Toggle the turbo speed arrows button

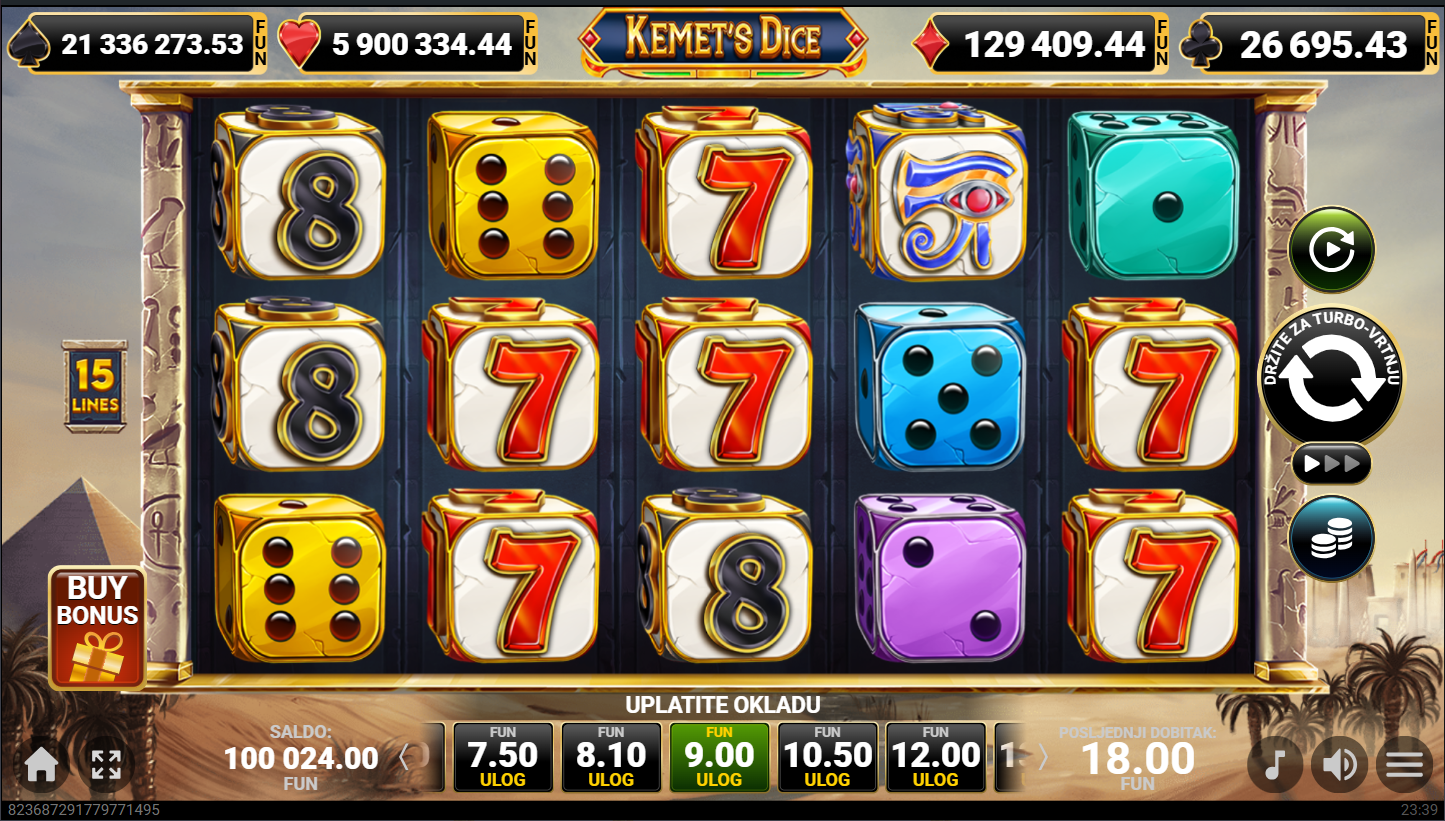pyautogui.click(x=1331, y=463)
